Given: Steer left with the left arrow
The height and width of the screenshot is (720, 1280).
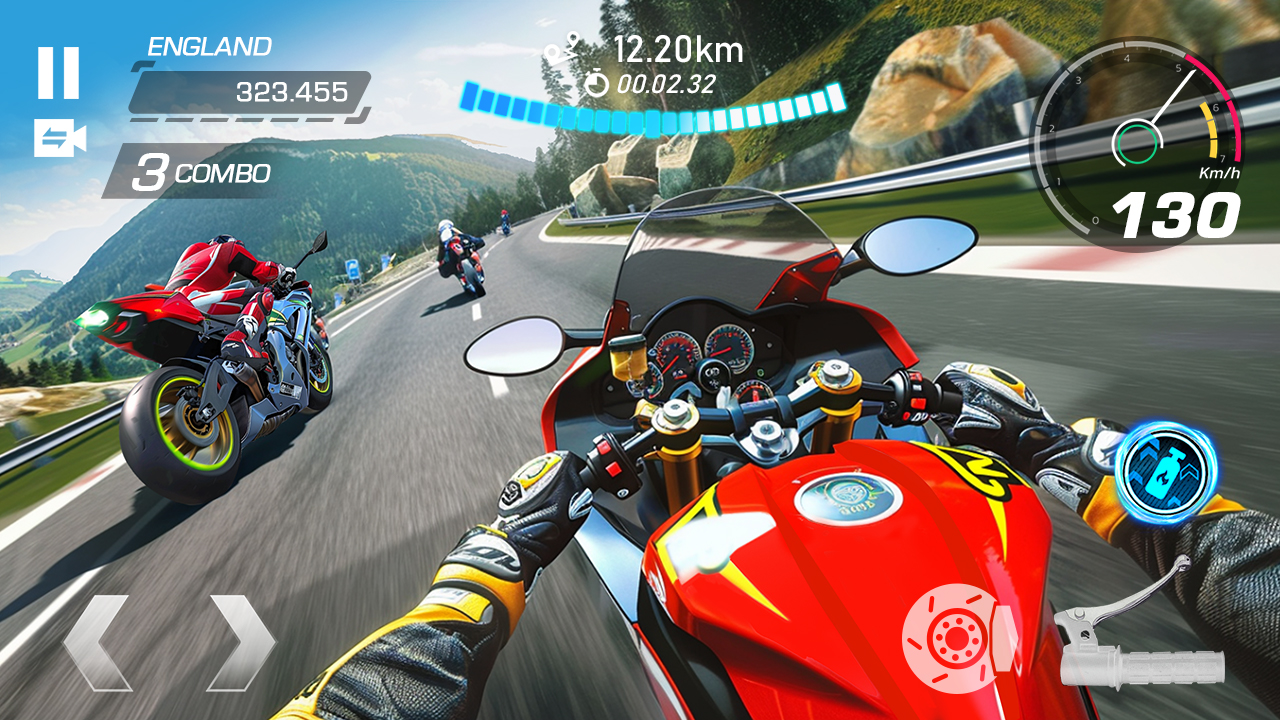Looking at the screenshot, I should (98, 642).
